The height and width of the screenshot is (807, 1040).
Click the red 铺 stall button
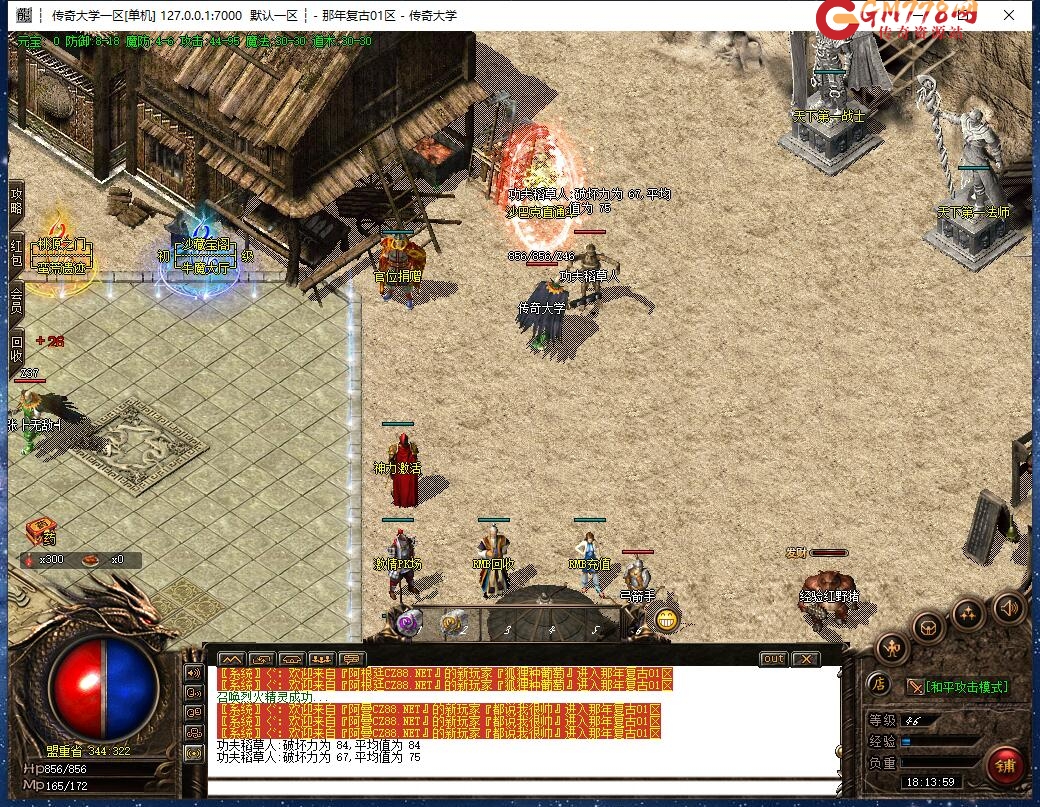point(1005,765)
